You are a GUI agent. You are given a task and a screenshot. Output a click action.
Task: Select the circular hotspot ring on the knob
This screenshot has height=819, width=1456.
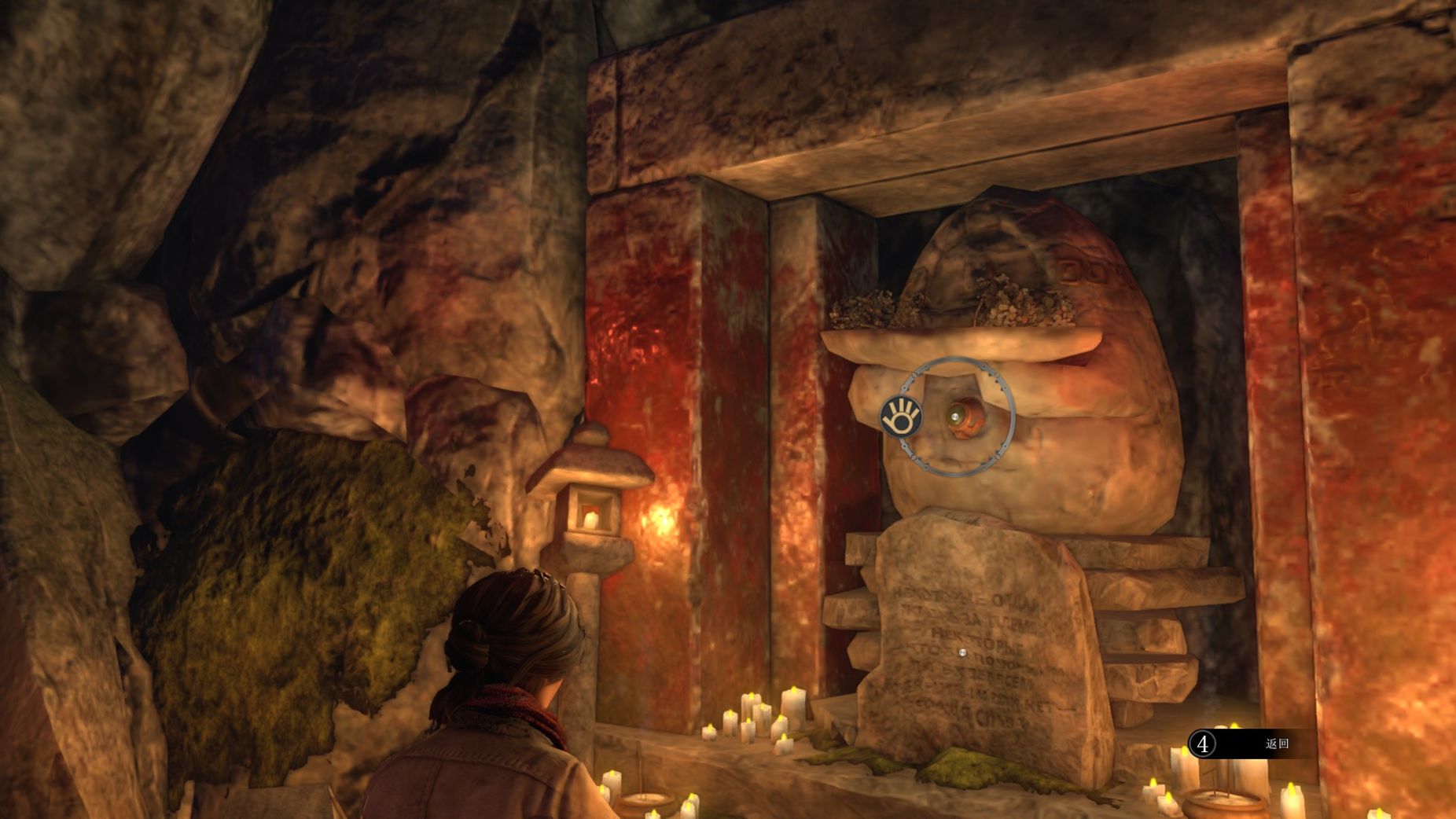pos(958,416)
